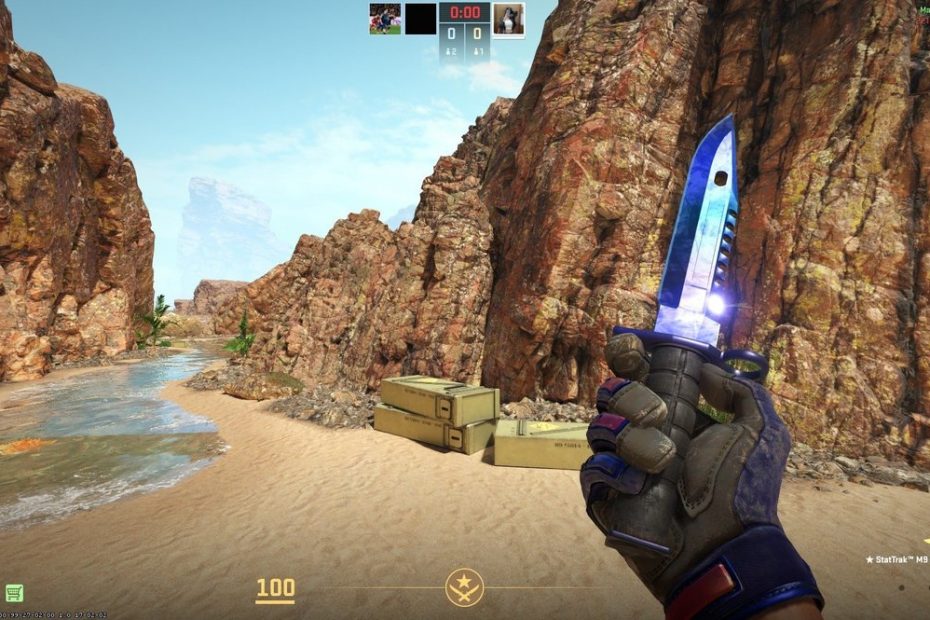
Task: Open the green shopping cart buy menu
Action: pyautogui.click(x=14, y=593)
